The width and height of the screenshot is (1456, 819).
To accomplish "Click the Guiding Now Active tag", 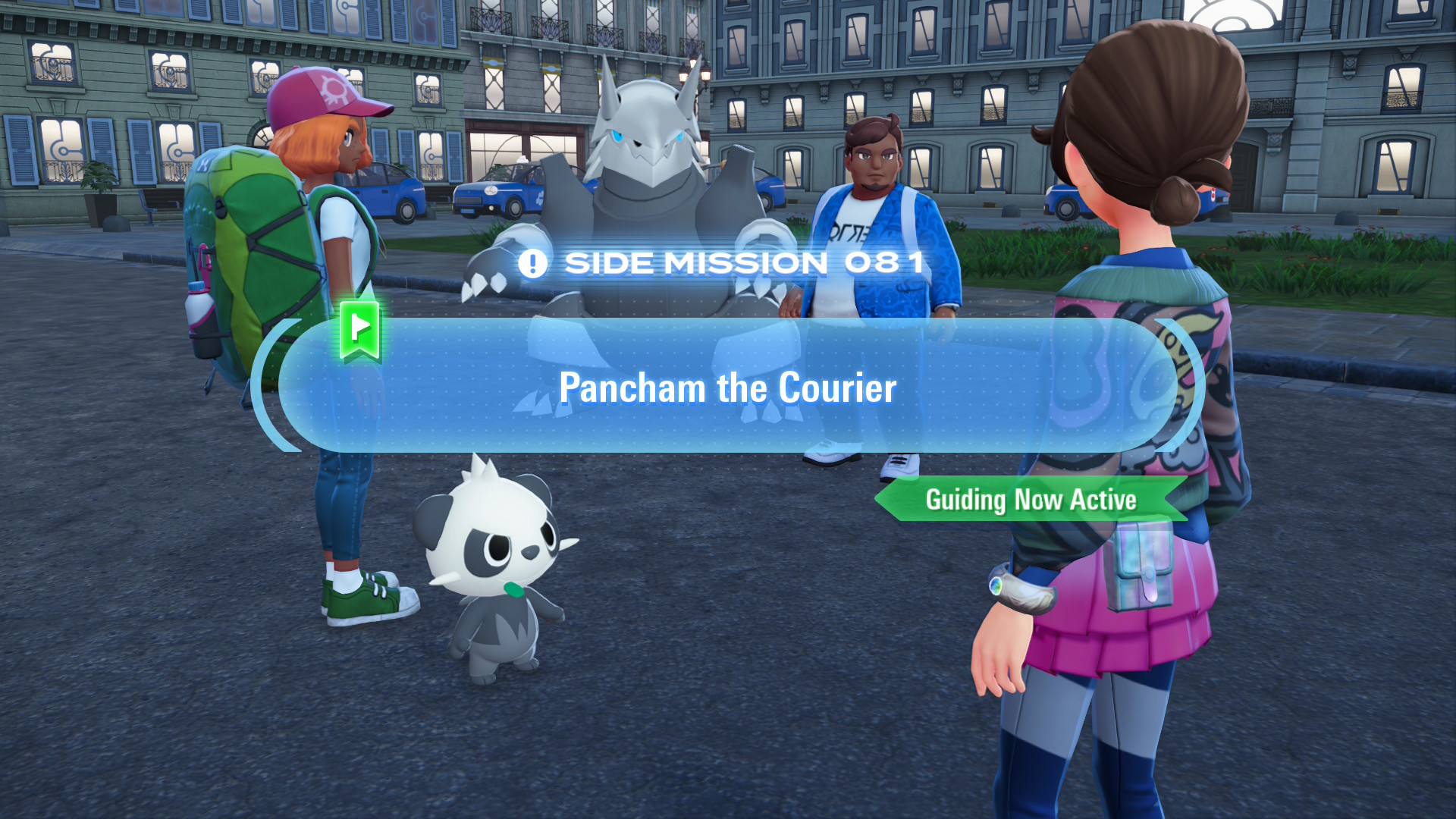I will (x=1031, y=500).
